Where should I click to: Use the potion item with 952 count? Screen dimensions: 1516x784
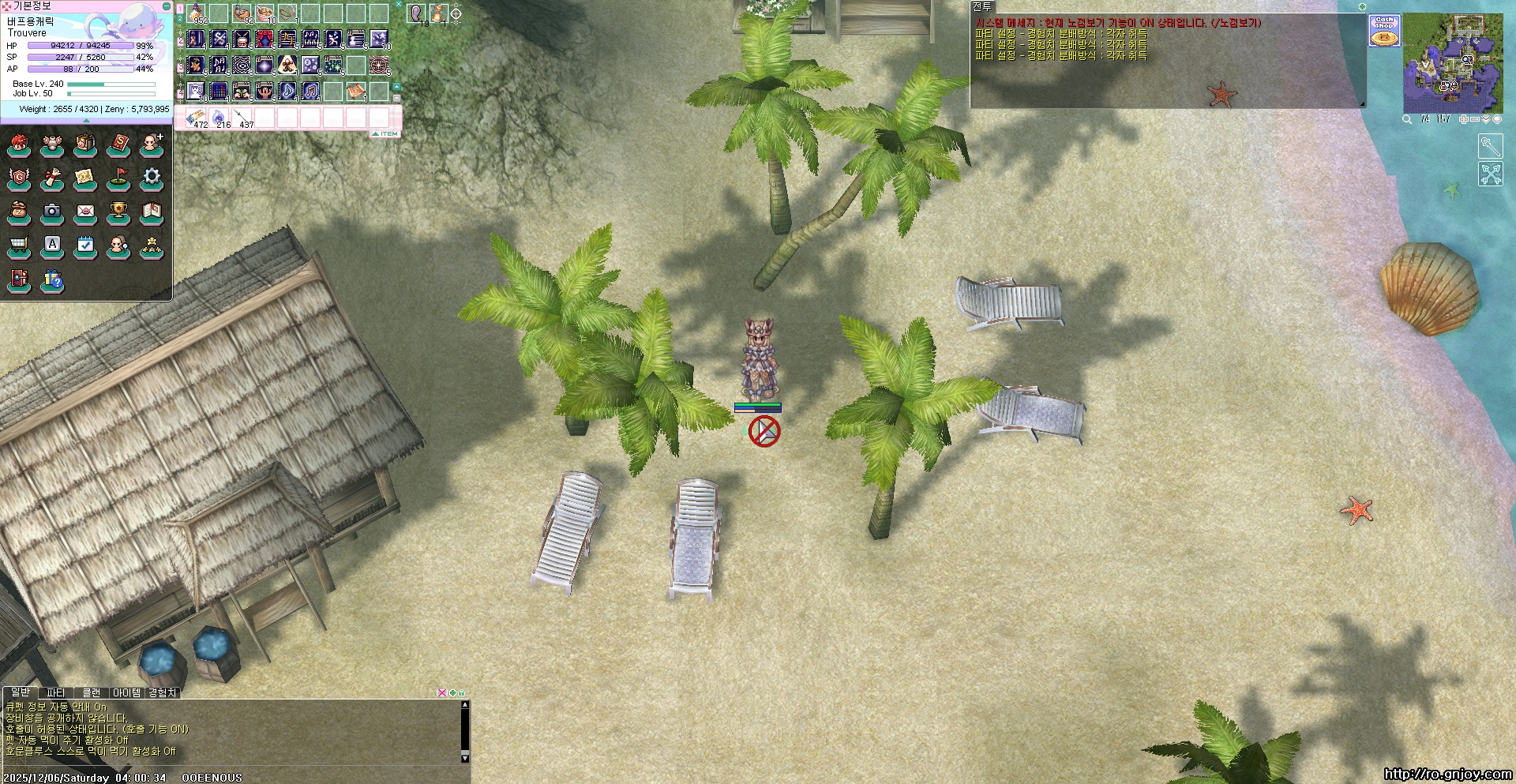196,13
